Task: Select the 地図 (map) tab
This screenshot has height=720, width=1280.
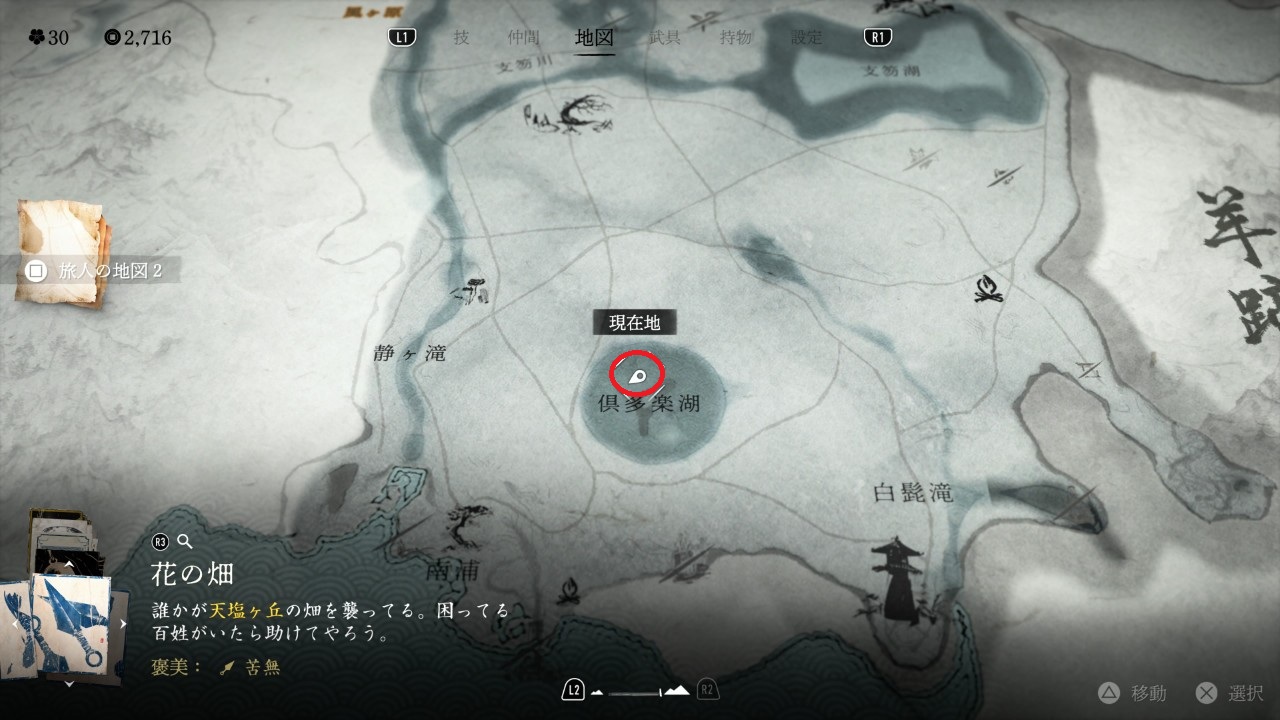Action: pos(595,38)
